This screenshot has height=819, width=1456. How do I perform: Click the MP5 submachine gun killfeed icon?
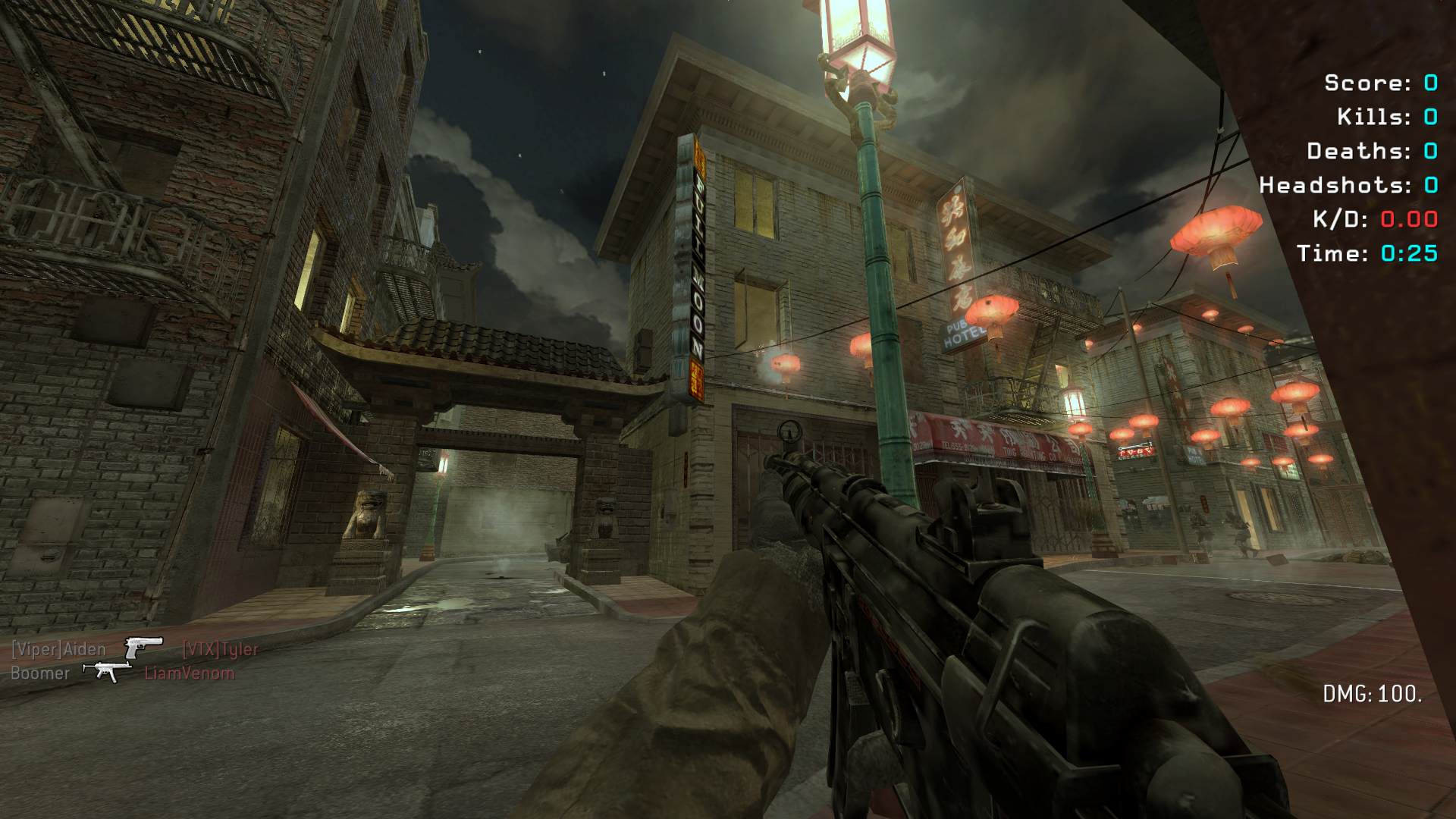tap(107, 671)
